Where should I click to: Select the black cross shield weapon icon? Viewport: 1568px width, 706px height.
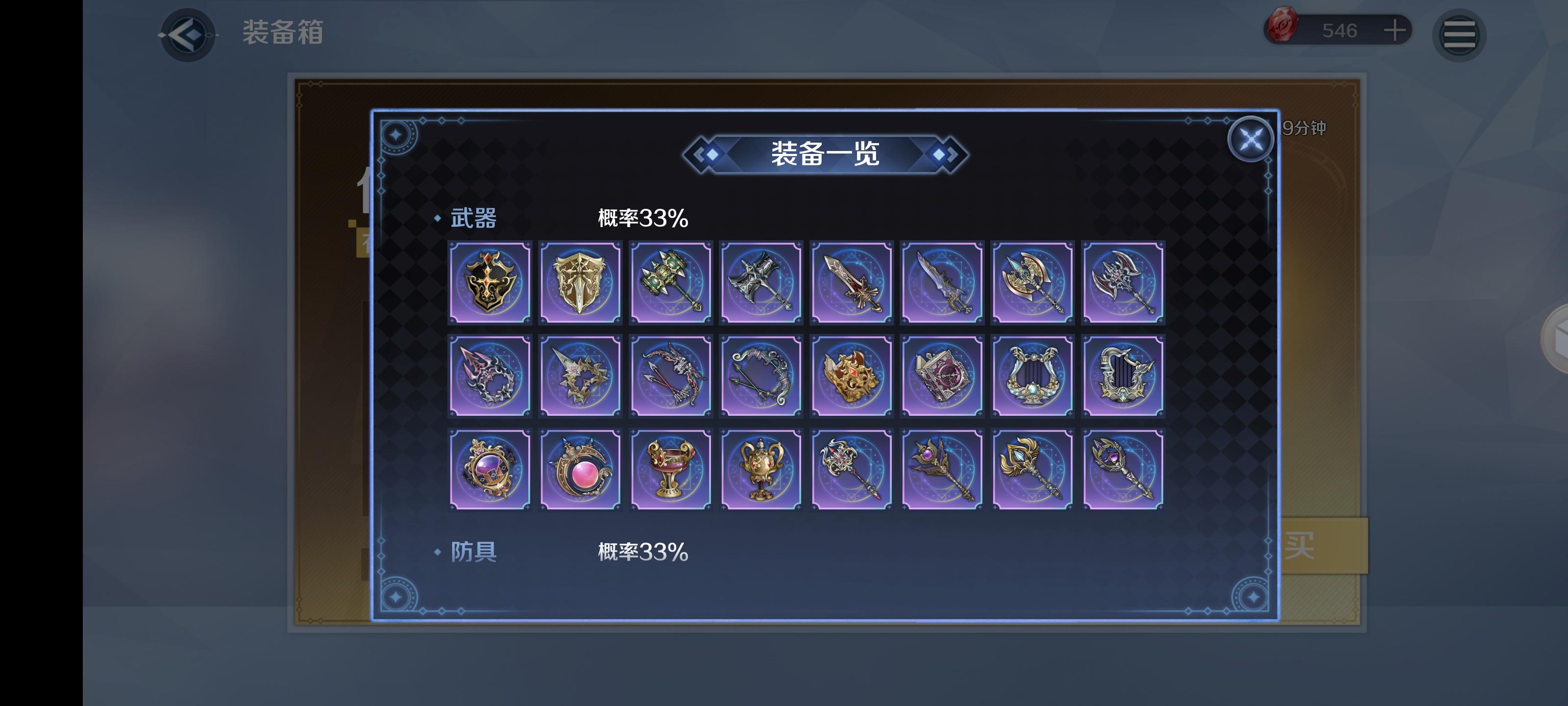coord(490,281)
